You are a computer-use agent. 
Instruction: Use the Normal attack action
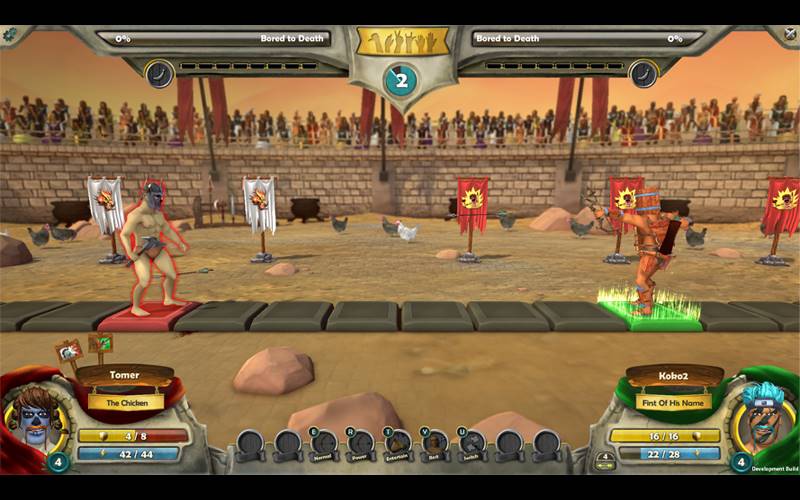point(324,443)
